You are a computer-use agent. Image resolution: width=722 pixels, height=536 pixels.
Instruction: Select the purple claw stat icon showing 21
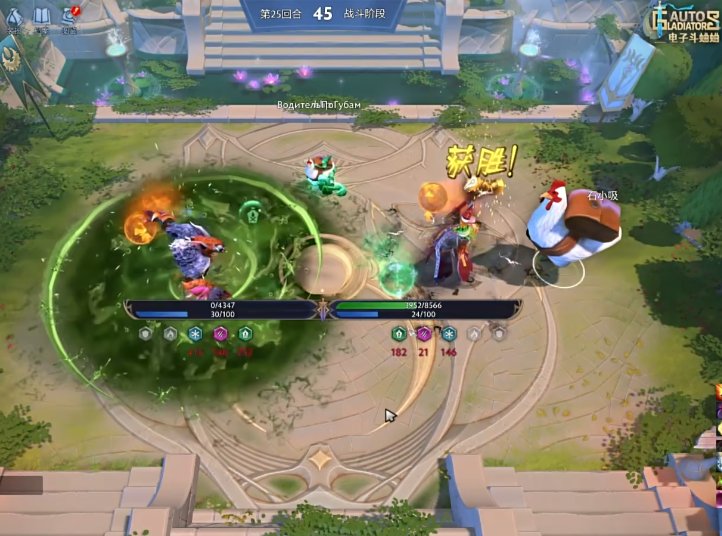point(423,333)
